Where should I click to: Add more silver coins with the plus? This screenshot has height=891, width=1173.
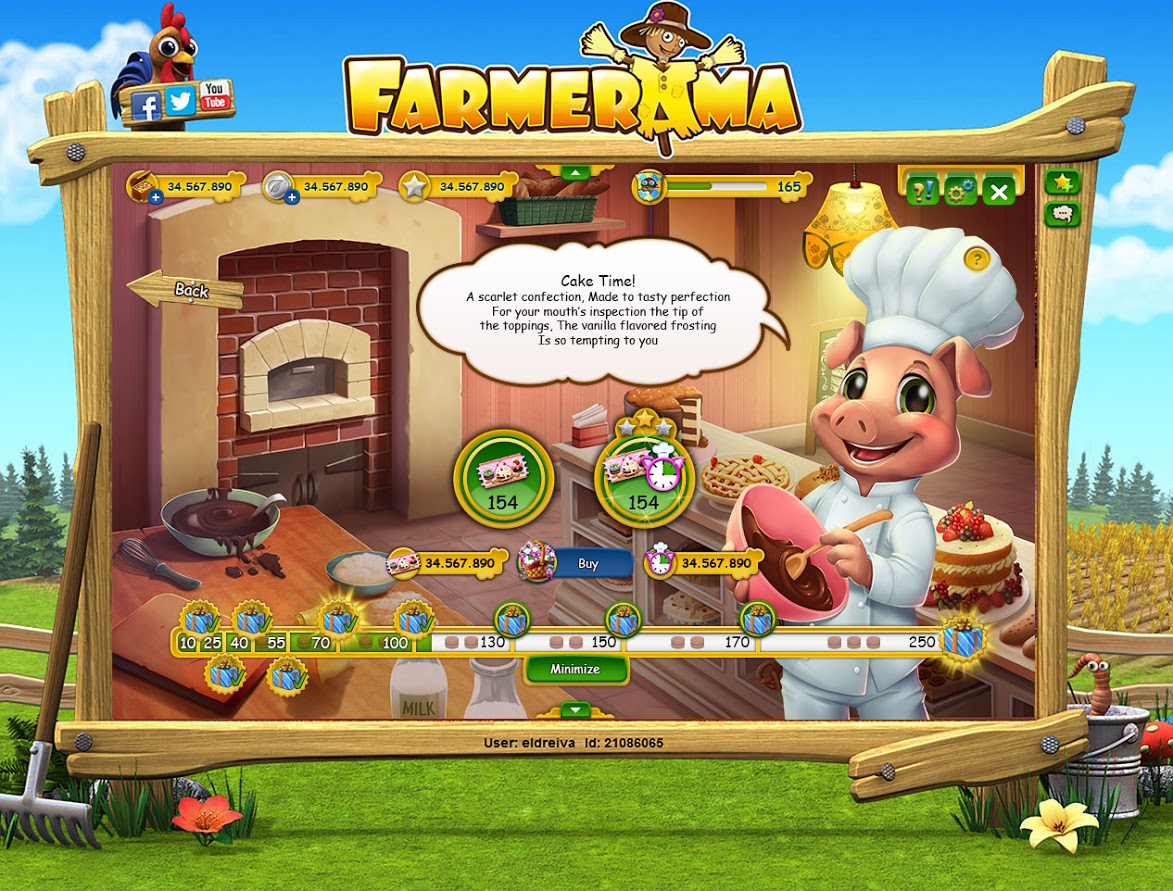pos(292,198)
